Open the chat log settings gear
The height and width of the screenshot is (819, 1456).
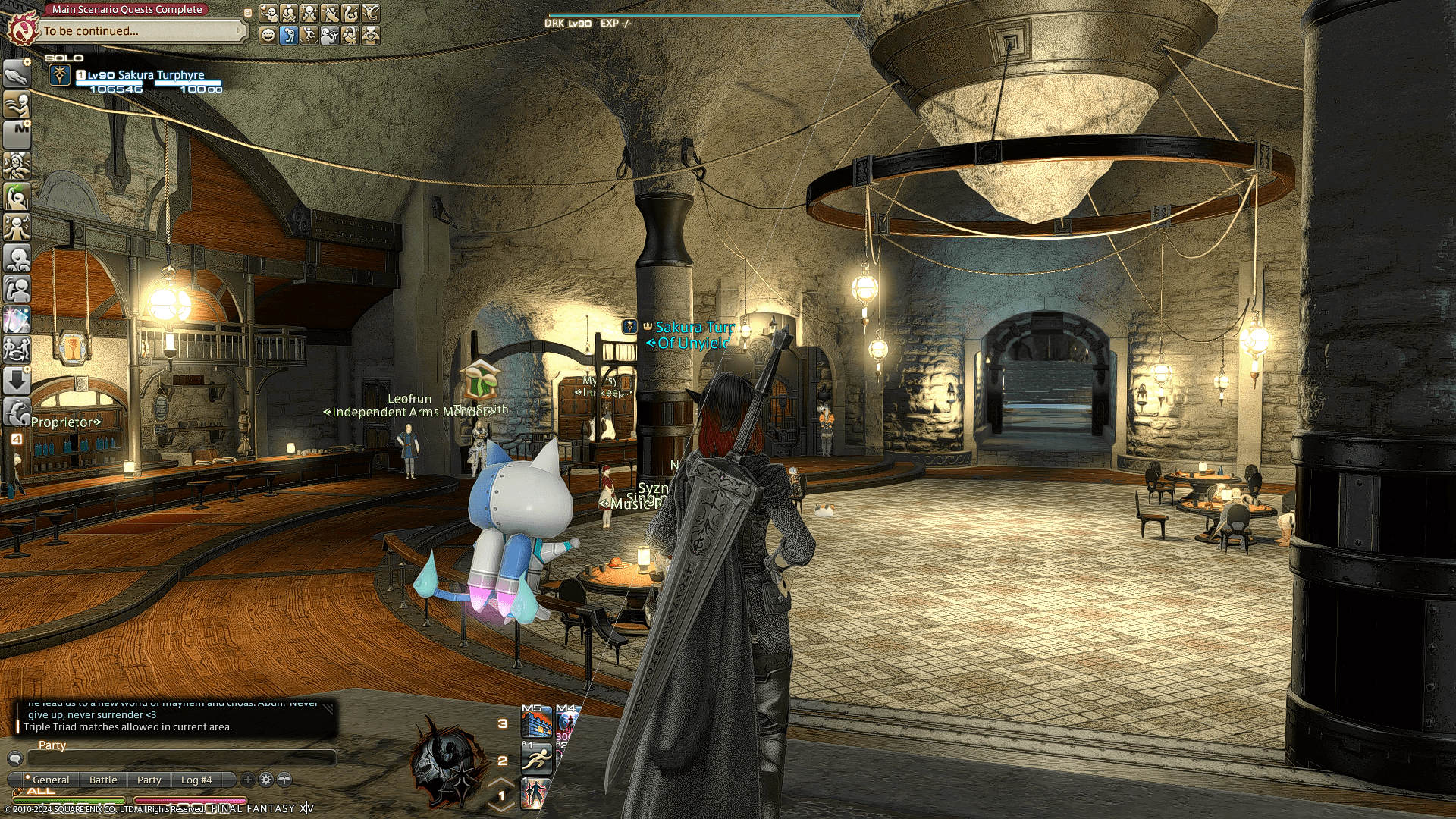click(265, 780)
